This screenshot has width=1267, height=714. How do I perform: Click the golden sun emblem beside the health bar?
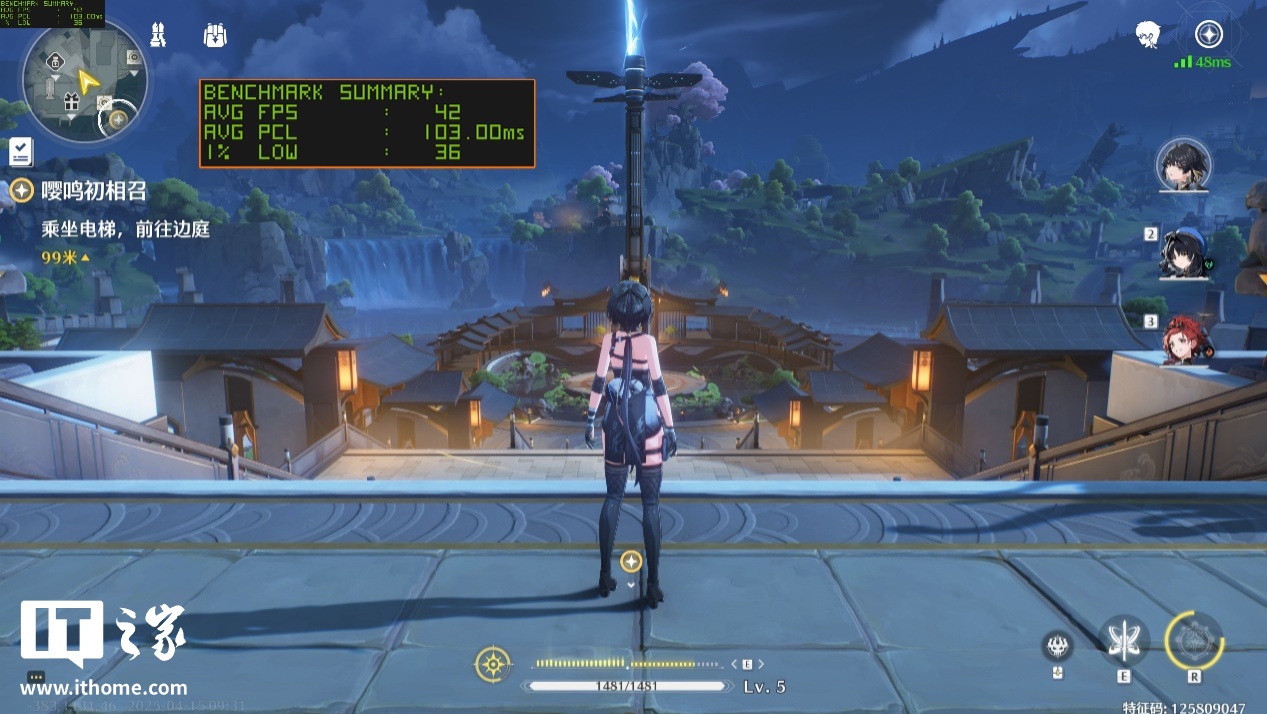[493, 664]
